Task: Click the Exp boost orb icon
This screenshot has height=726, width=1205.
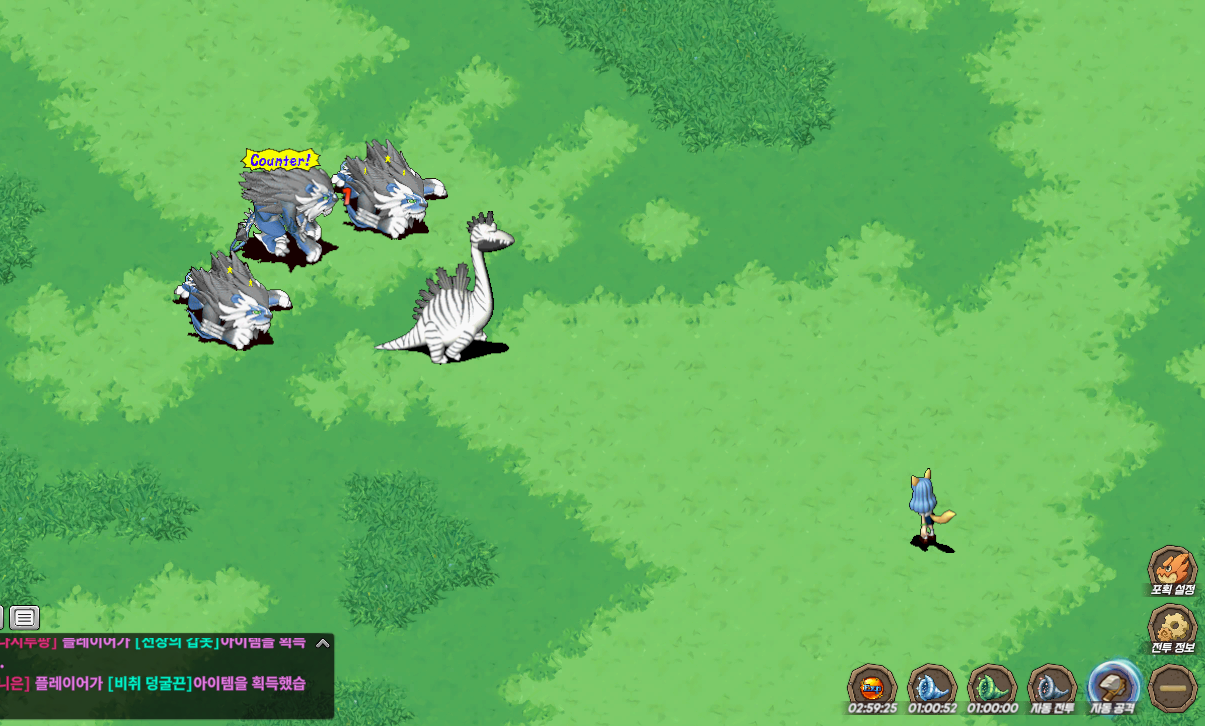Action: pos(872,687)
